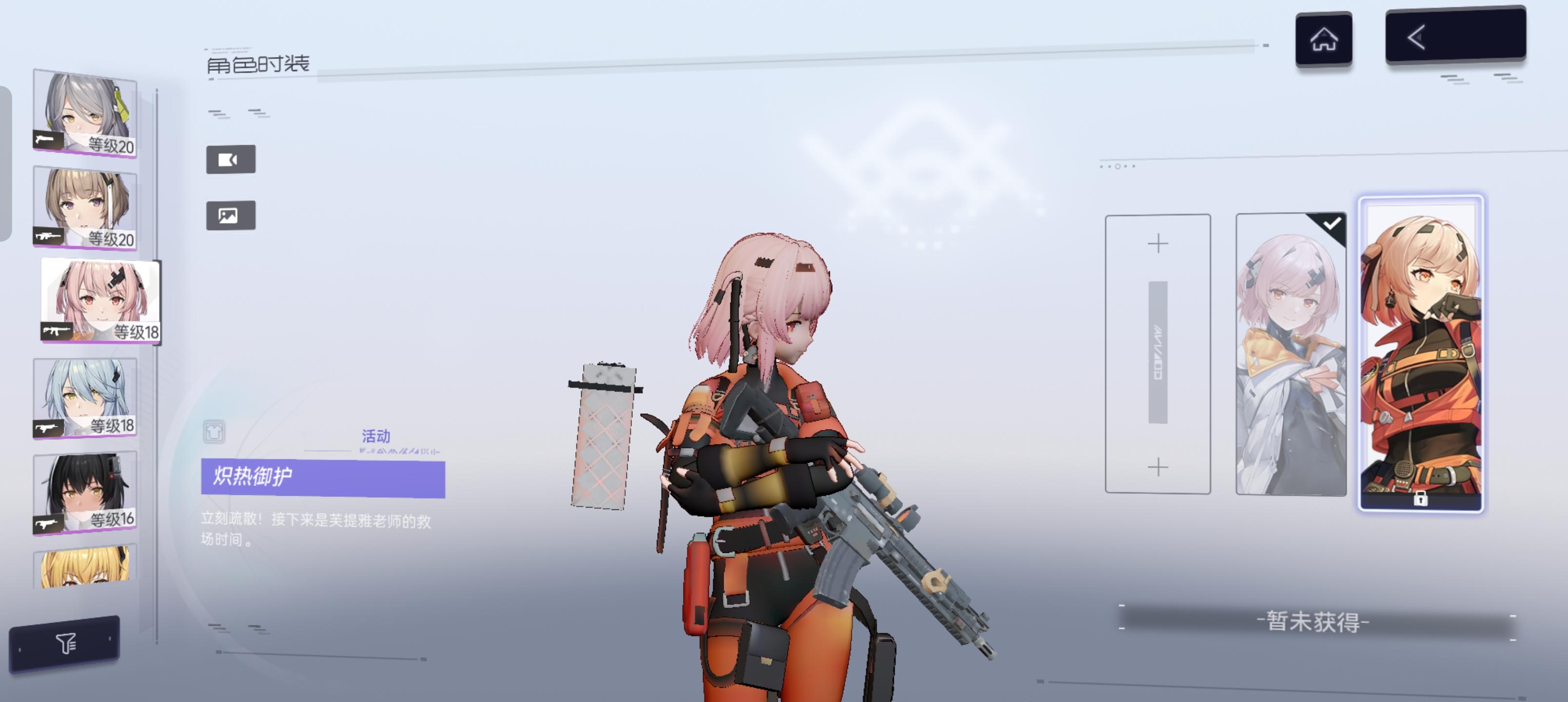This screenshot has height=702, width=1568.
Task: Select the blue-haired 等级18 character portrait
Action: (85, 396)
